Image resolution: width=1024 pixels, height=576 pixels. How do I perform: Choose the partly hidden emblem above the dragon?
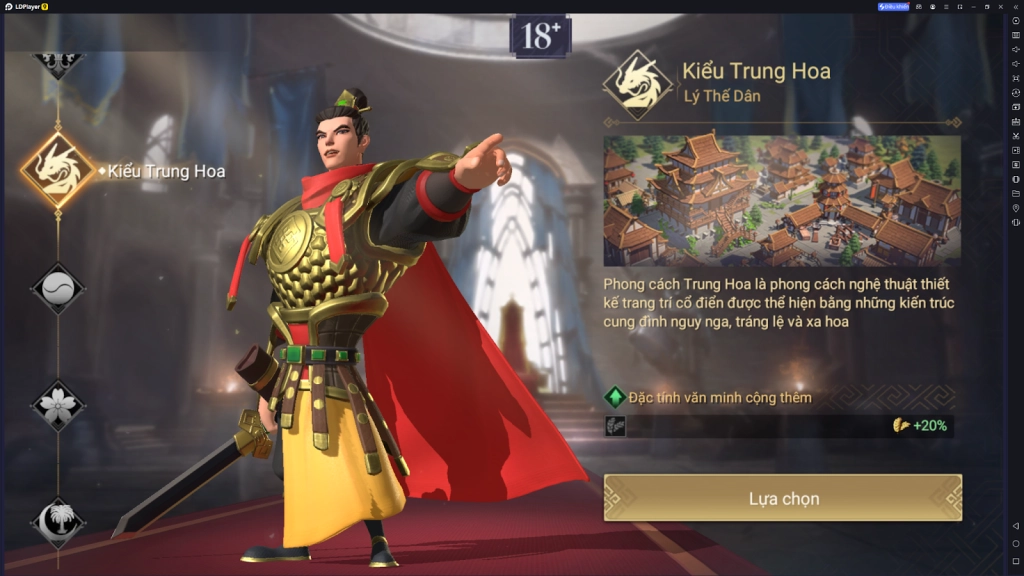[x=59, y=62]
